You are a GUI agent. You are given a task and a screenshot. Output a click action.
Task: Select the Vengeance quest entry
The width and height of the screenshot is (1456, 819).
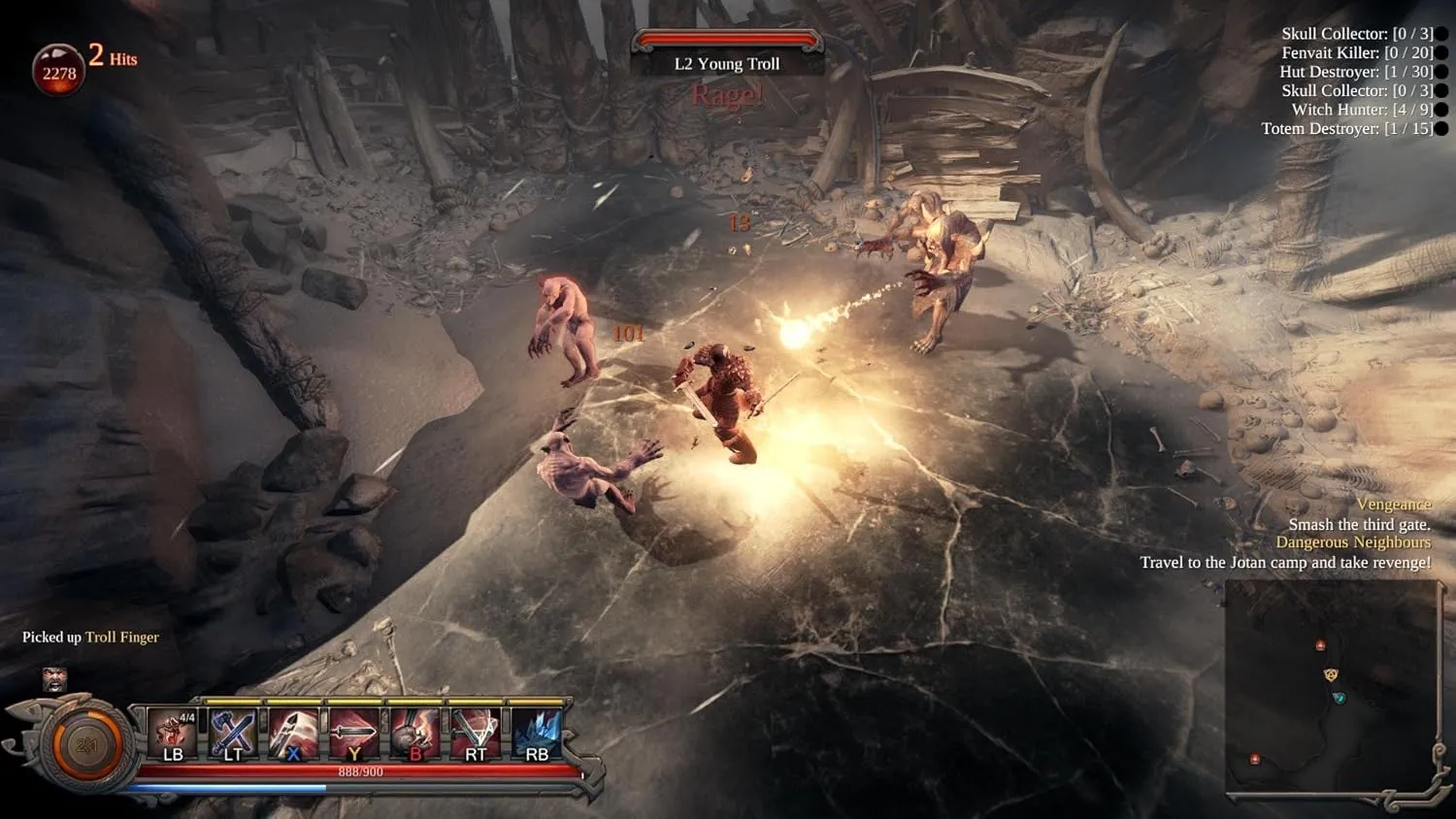tap(1393, 505)
